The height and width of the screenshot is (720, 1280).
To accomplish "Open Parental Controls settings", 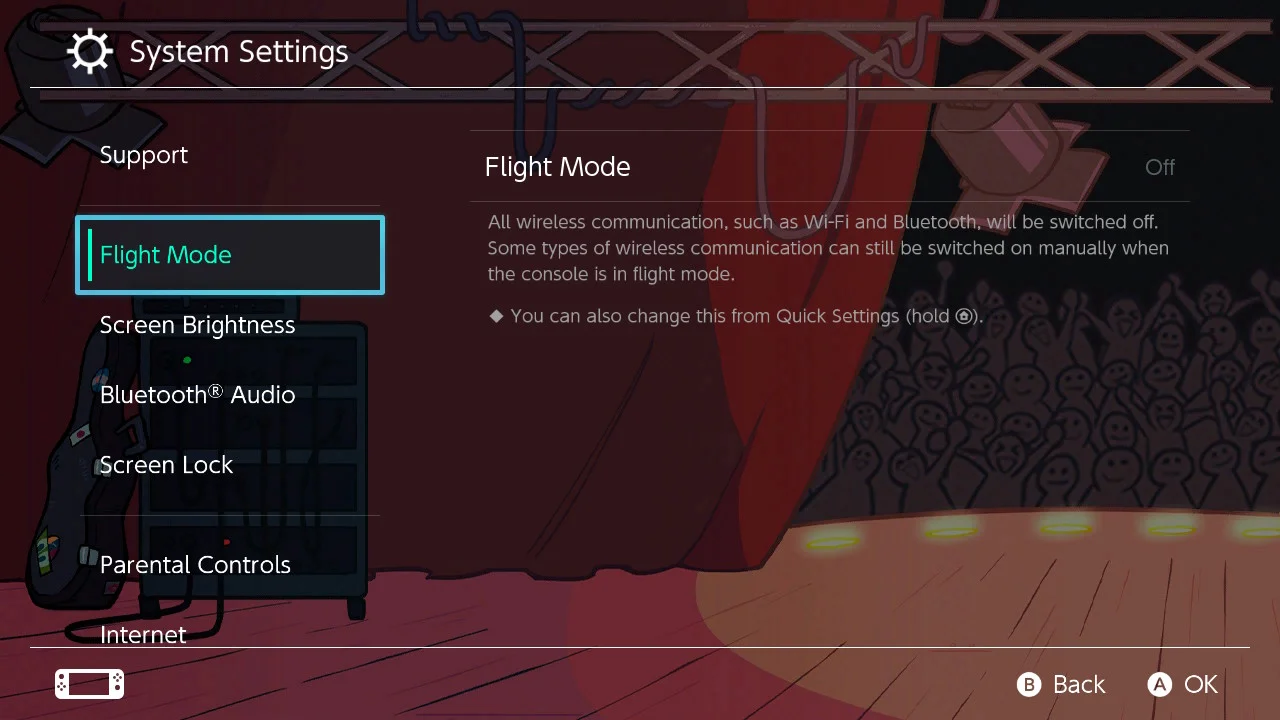I will 196,565.
